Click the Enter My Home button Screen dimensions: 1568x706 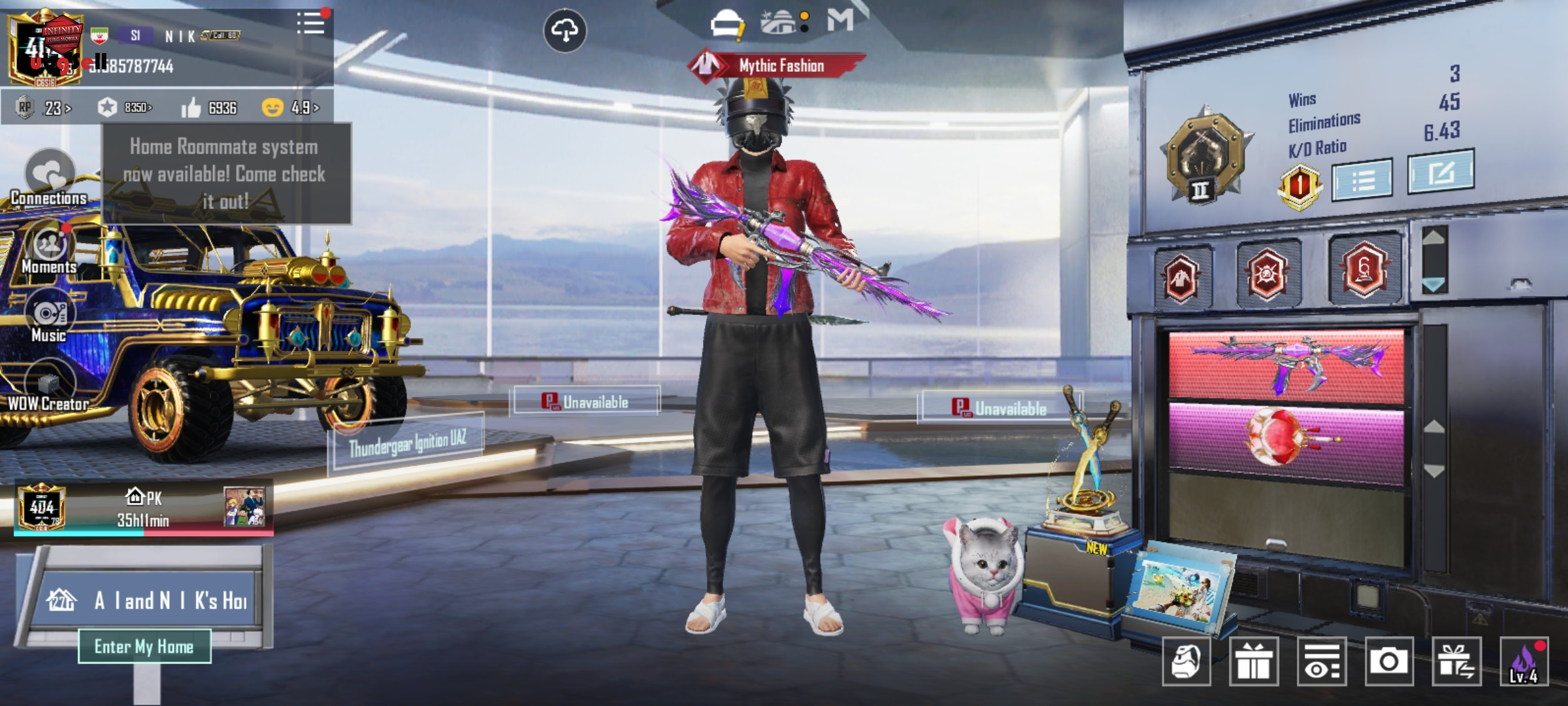[x=144, y=647]
